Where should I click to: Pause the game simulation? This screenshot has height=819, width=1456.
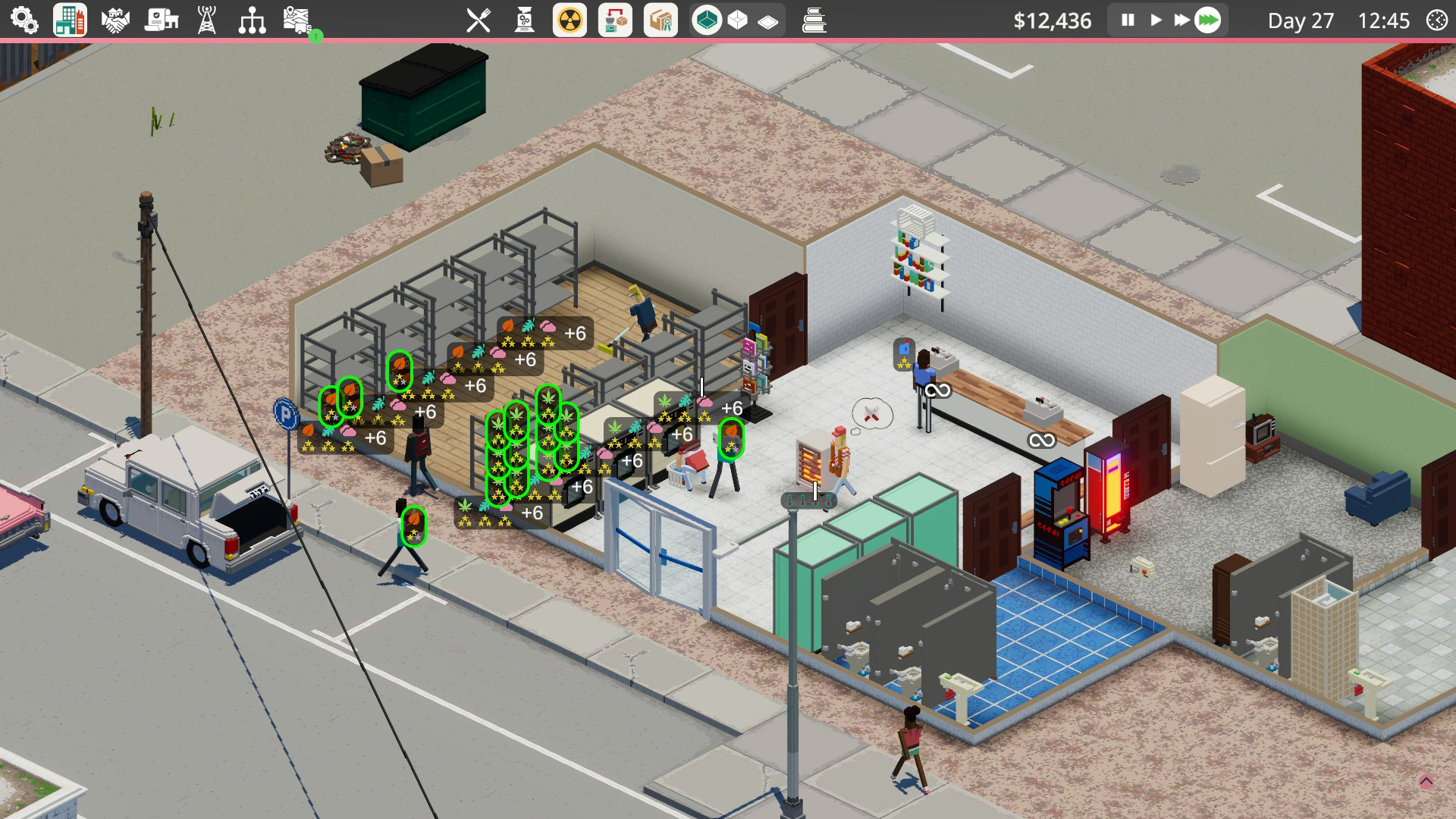click(1128, 20)
